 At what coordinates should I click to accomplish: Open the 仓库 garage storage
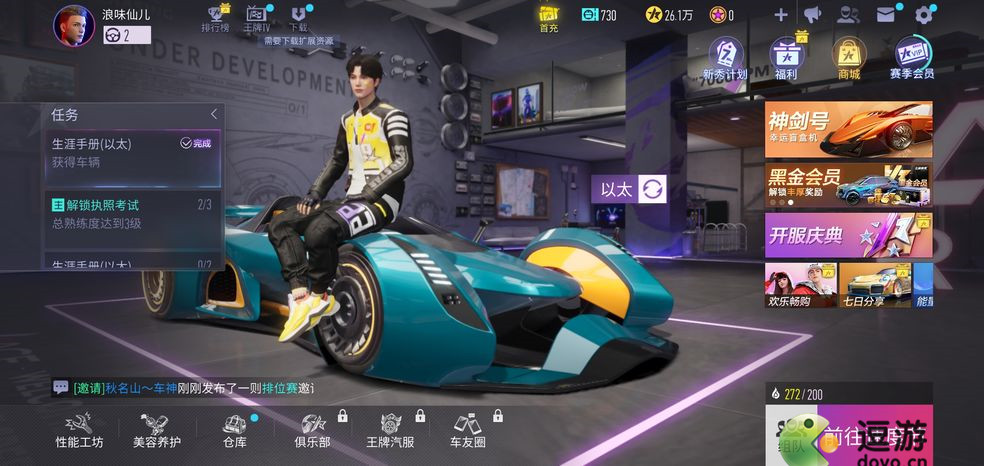[234, 429]
